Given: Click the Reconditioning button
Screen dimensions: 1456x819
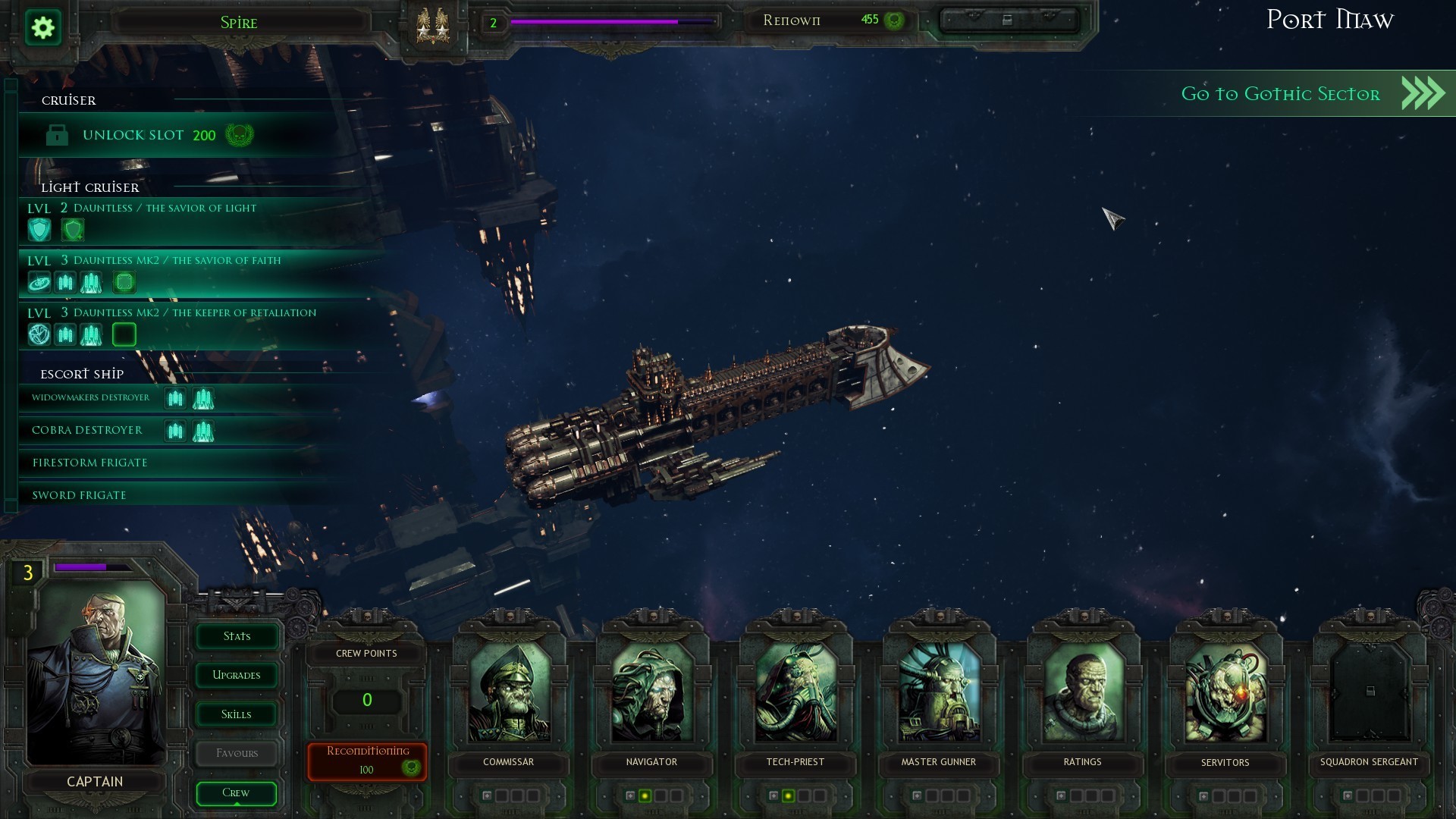Looking at the screenshot, I should pos(367,761).
